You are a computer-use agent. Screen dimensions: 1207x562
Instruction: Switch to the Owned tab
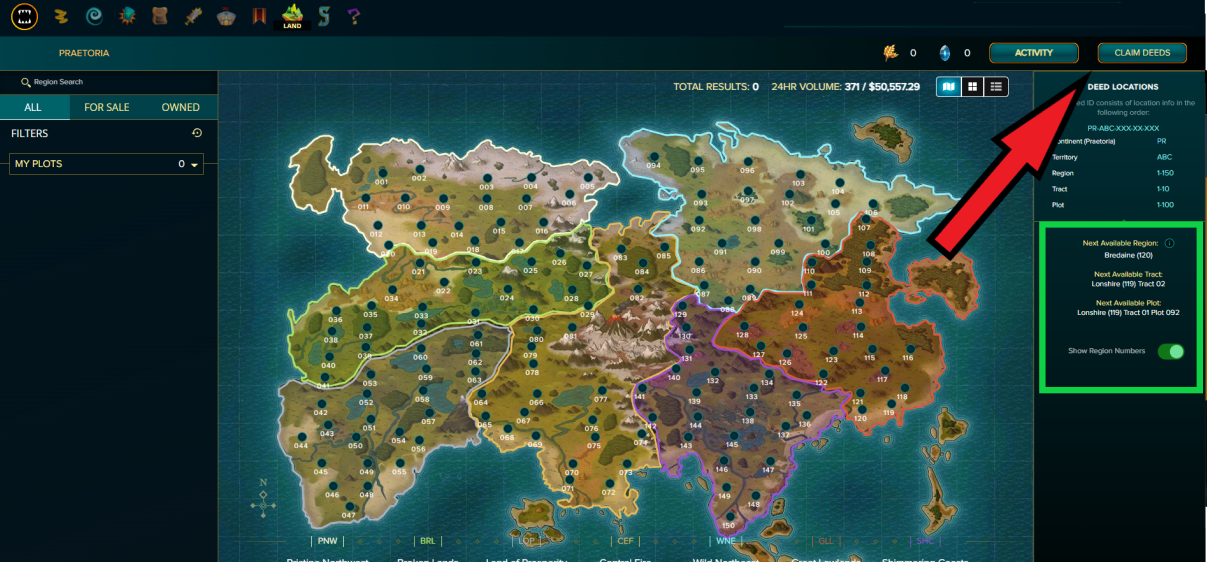point(181,107)
